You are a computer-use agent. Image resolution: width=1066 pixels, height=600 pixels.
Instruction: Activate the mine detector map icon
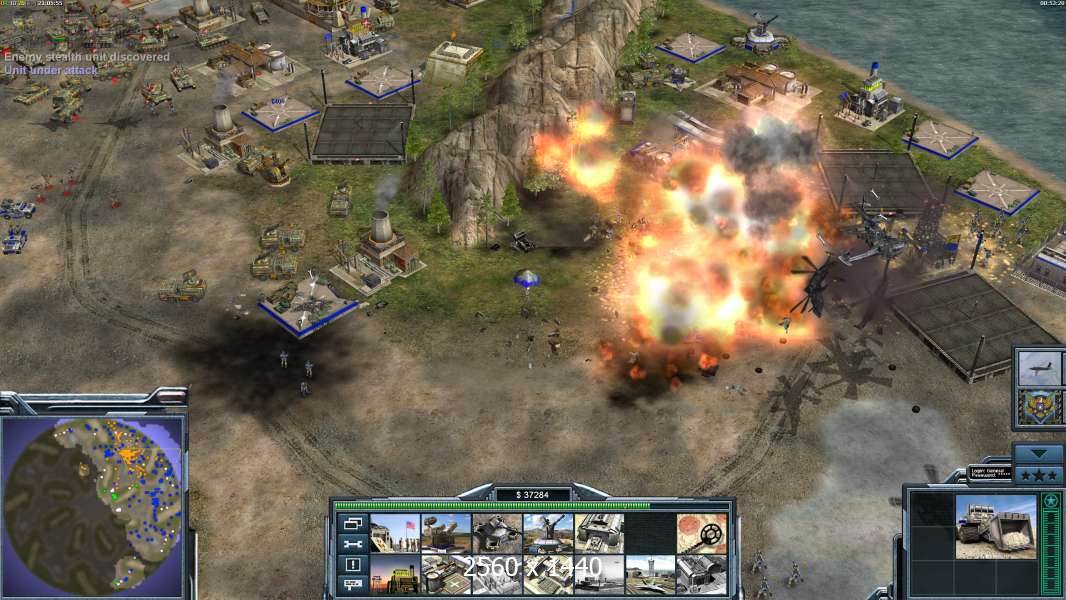tap(701, 533)
